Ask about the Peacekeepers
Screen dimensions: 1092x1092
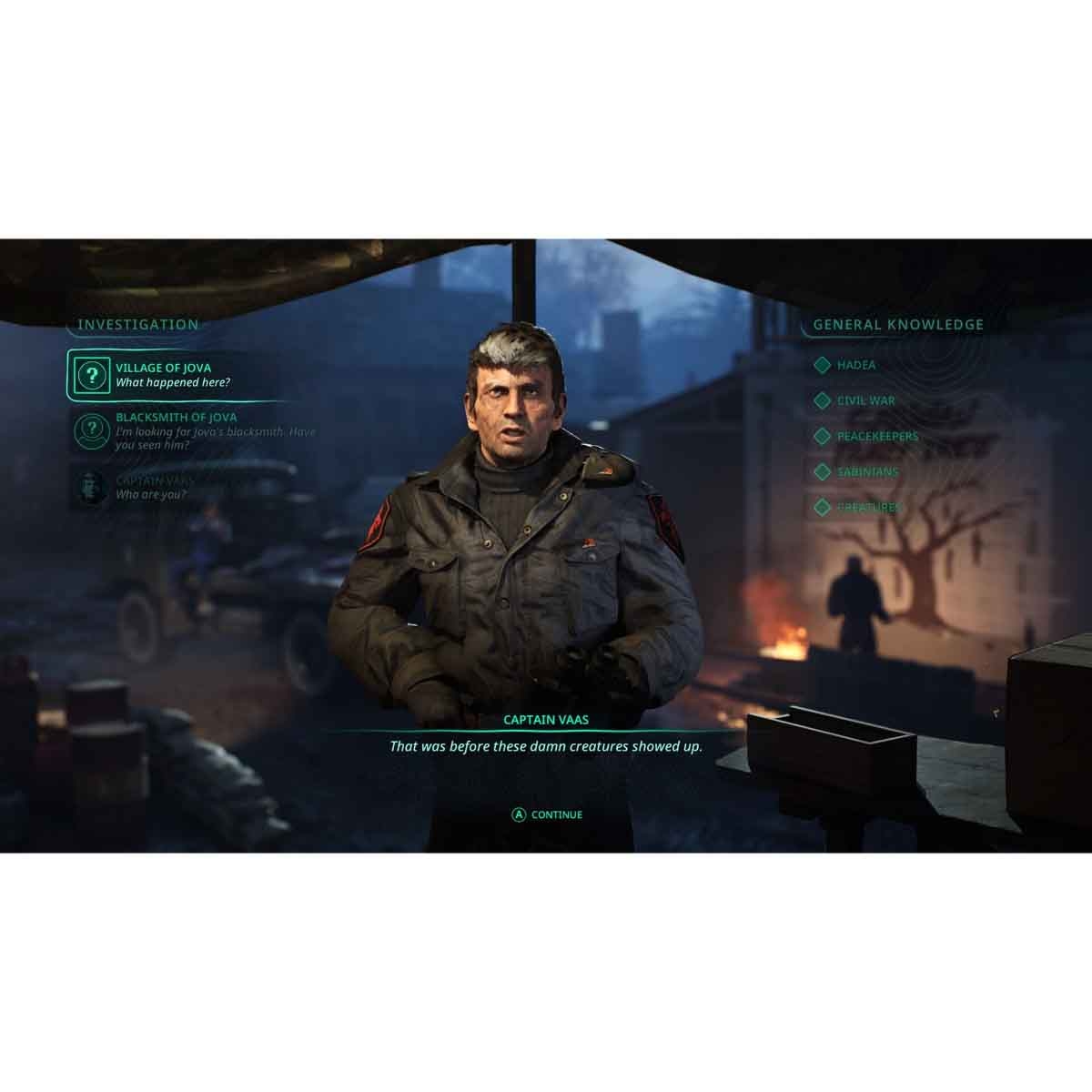tap(877, 436)
